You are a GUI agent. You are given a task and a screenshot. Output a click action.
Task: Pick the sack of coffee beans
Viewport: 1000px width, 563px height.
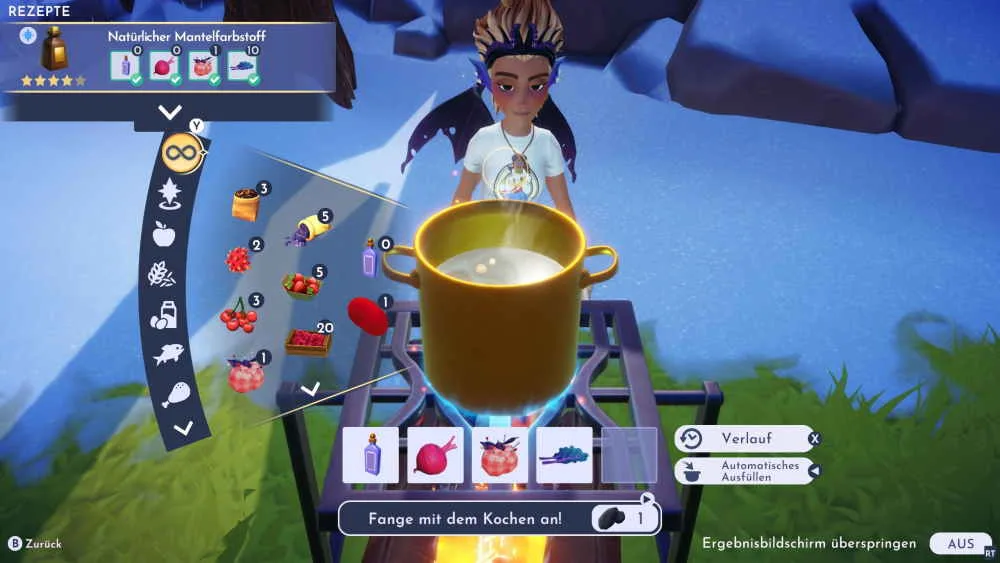[245, 204]
